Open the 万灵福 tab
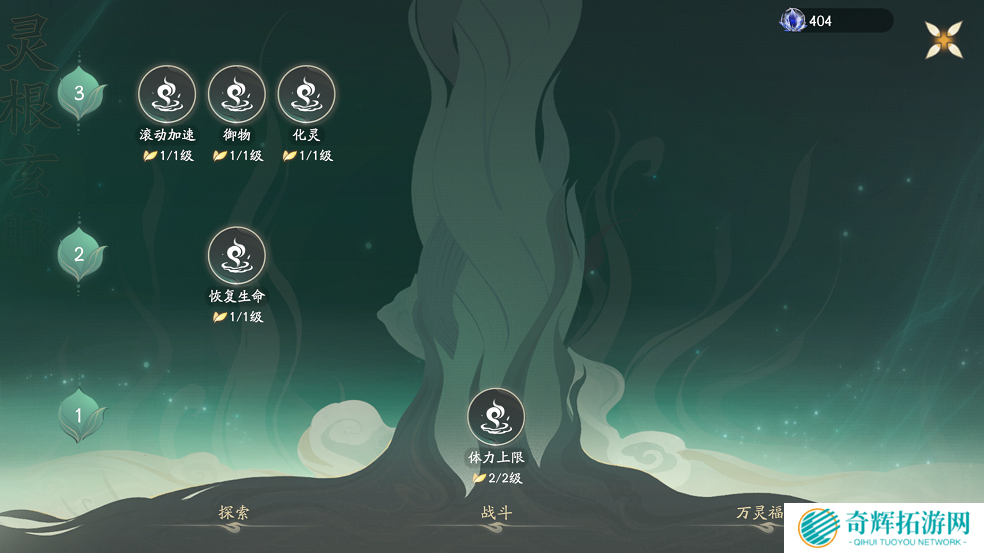 pos(760,513)
